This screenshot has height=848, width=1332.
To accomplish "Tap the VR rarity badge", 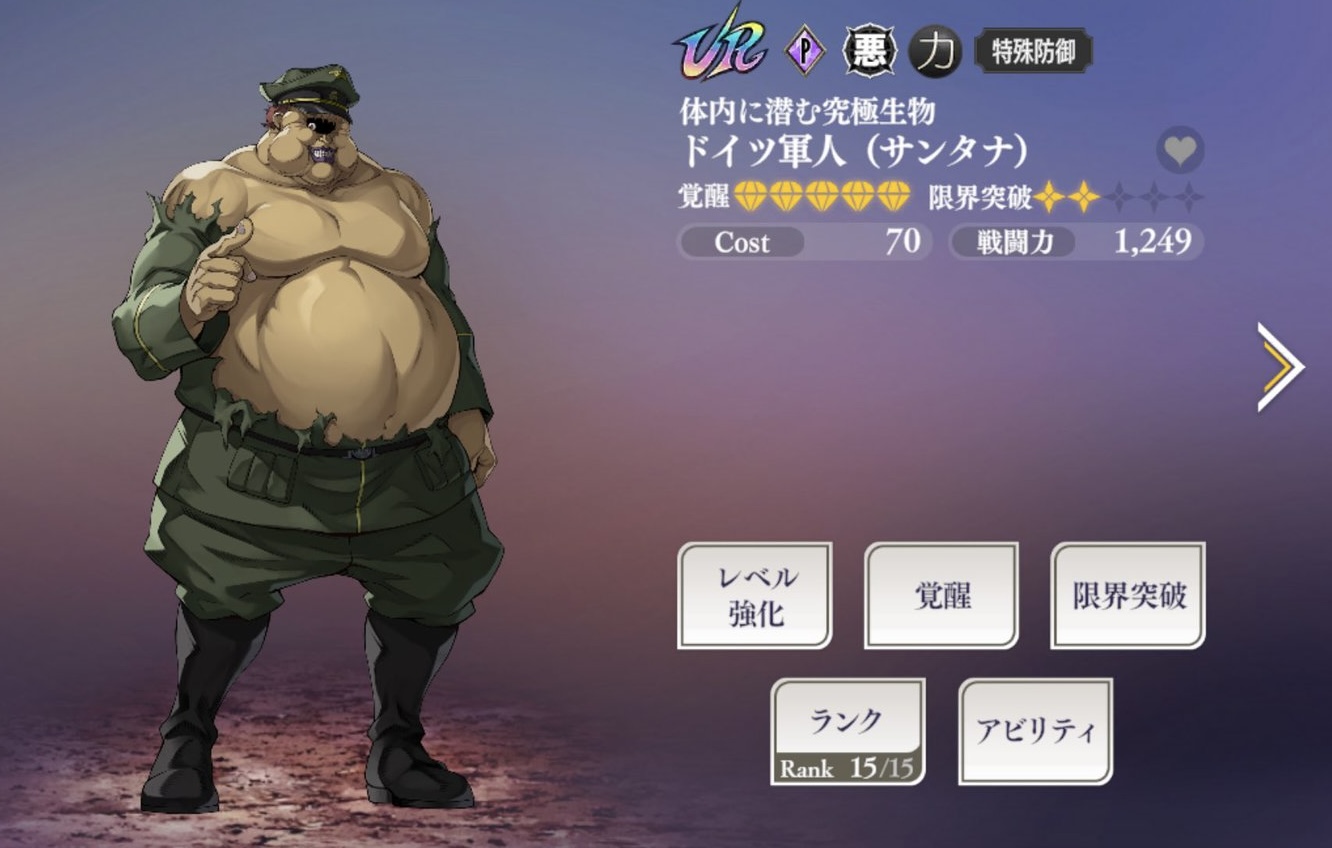I will click(720, 47).
